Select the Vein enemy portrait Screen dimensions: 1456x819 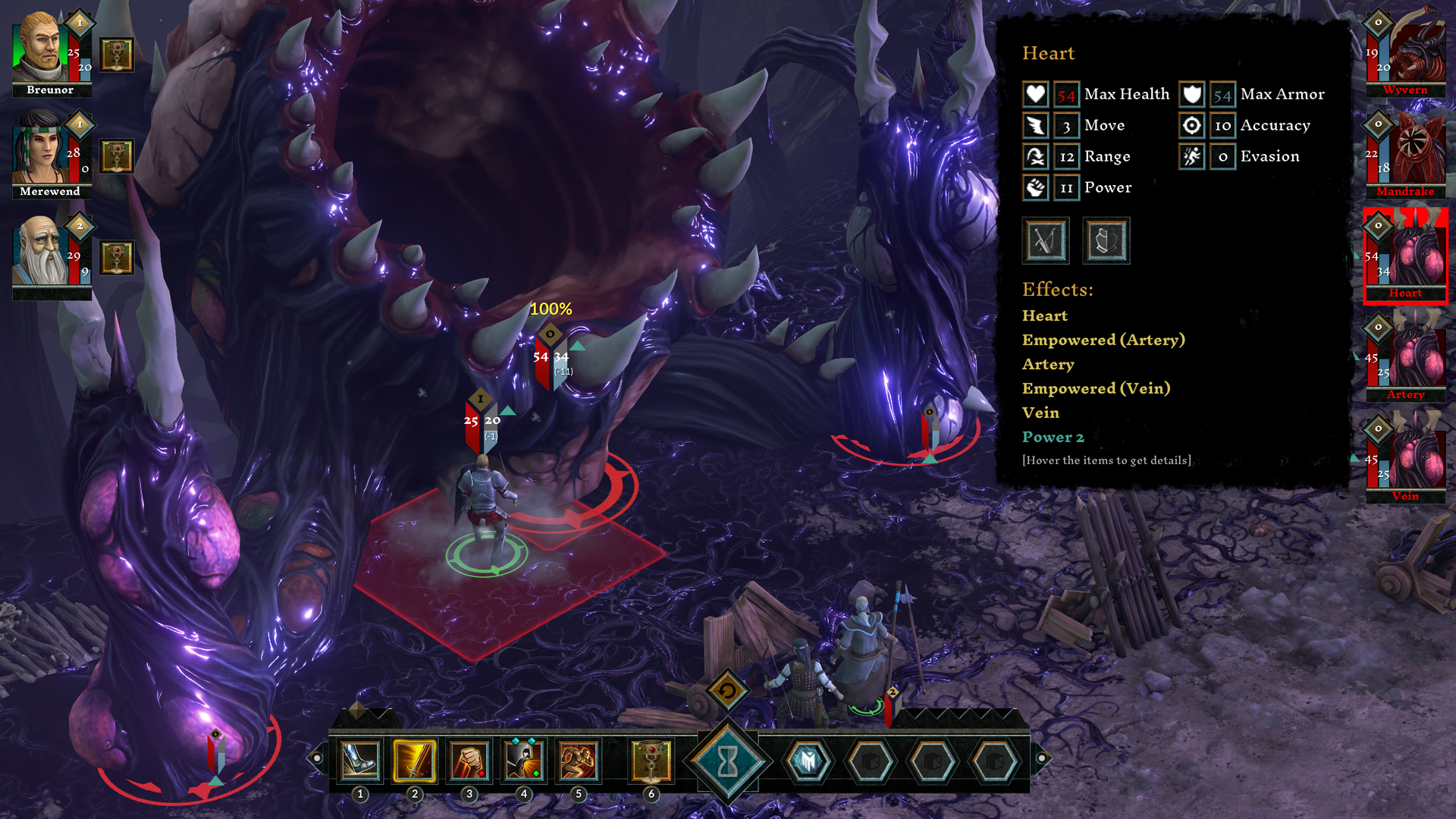(1405, 457)
